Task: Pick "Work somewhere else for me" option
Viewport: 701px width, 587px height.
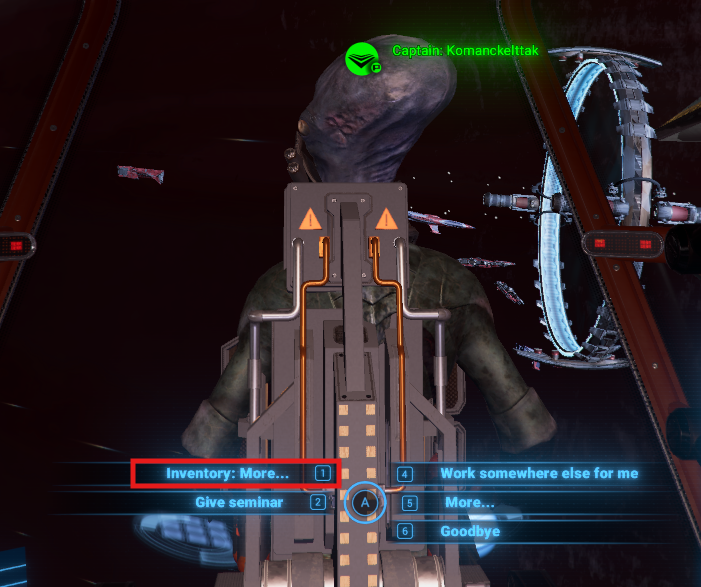Action: pyautogui.click(x=538, y=473)
